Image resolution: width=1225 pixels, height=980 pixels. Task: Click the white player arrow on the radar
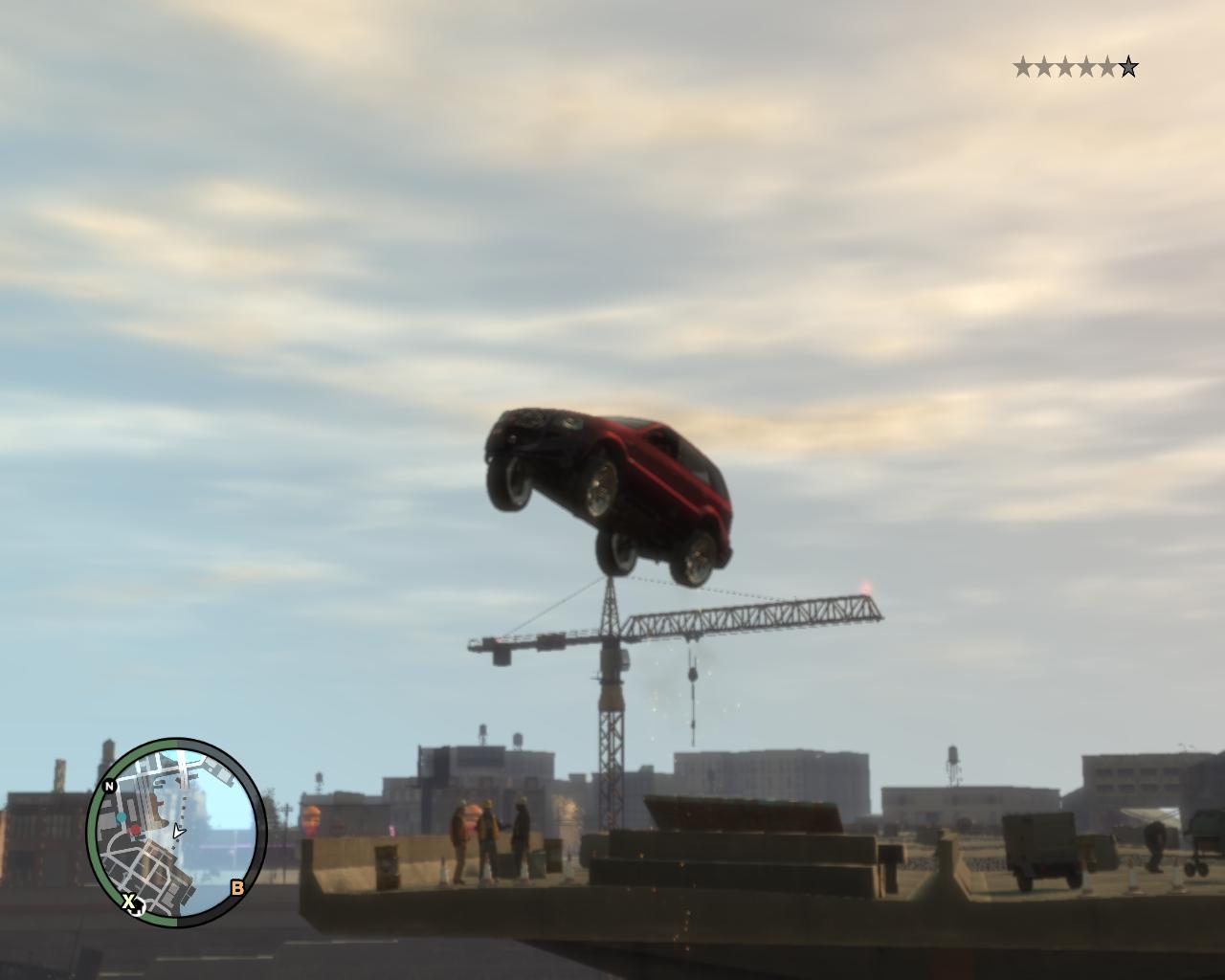coord(178,832)
